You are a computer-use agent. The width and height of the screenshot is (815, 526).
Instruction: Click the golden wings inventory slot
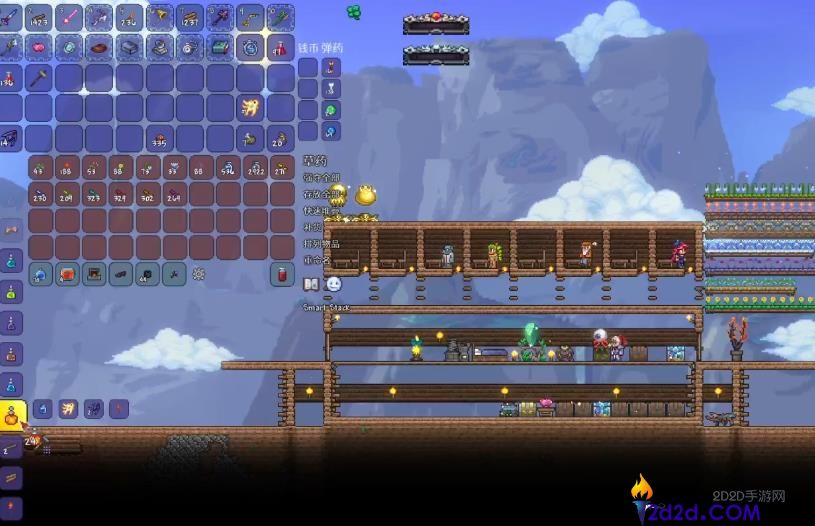click(250, 108)
